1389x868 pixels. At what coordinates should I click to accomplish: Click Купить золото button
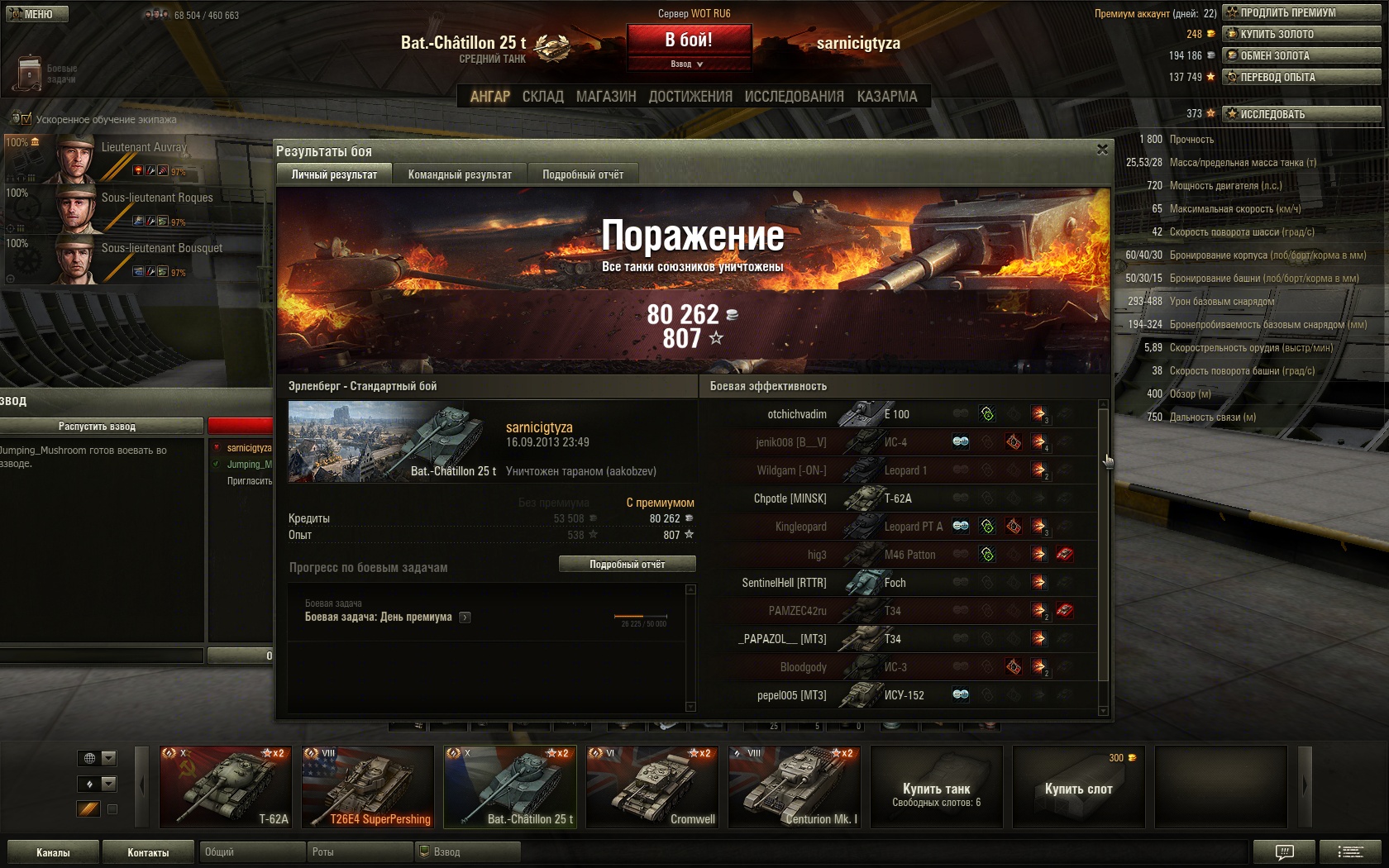click(1301, 34)
